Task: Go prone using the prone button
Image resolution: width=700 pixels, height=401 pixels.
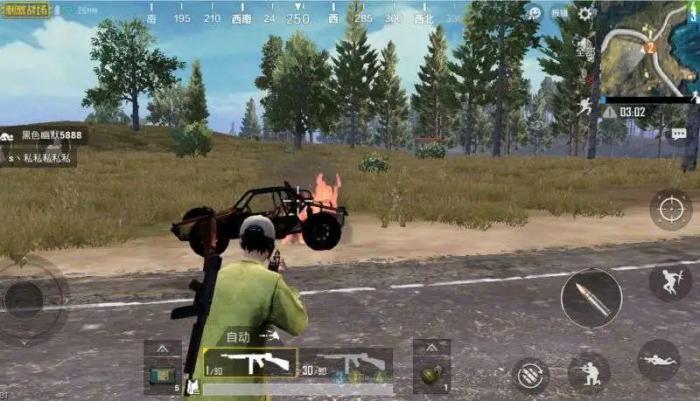Action: tap(658, 360)
